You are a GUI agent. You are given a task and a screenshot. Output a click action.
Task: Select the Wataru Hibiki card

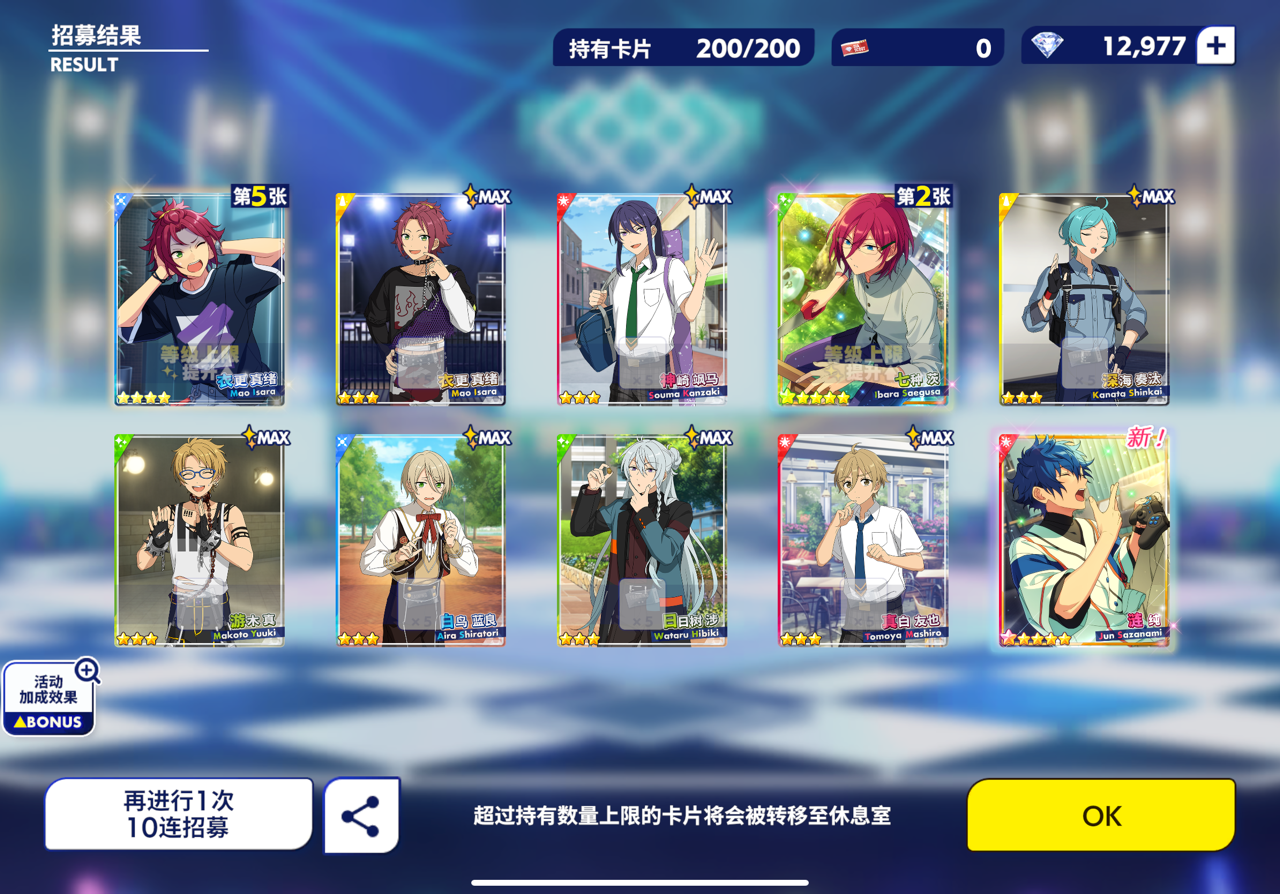pyautogui.click(x=642, y=541)
